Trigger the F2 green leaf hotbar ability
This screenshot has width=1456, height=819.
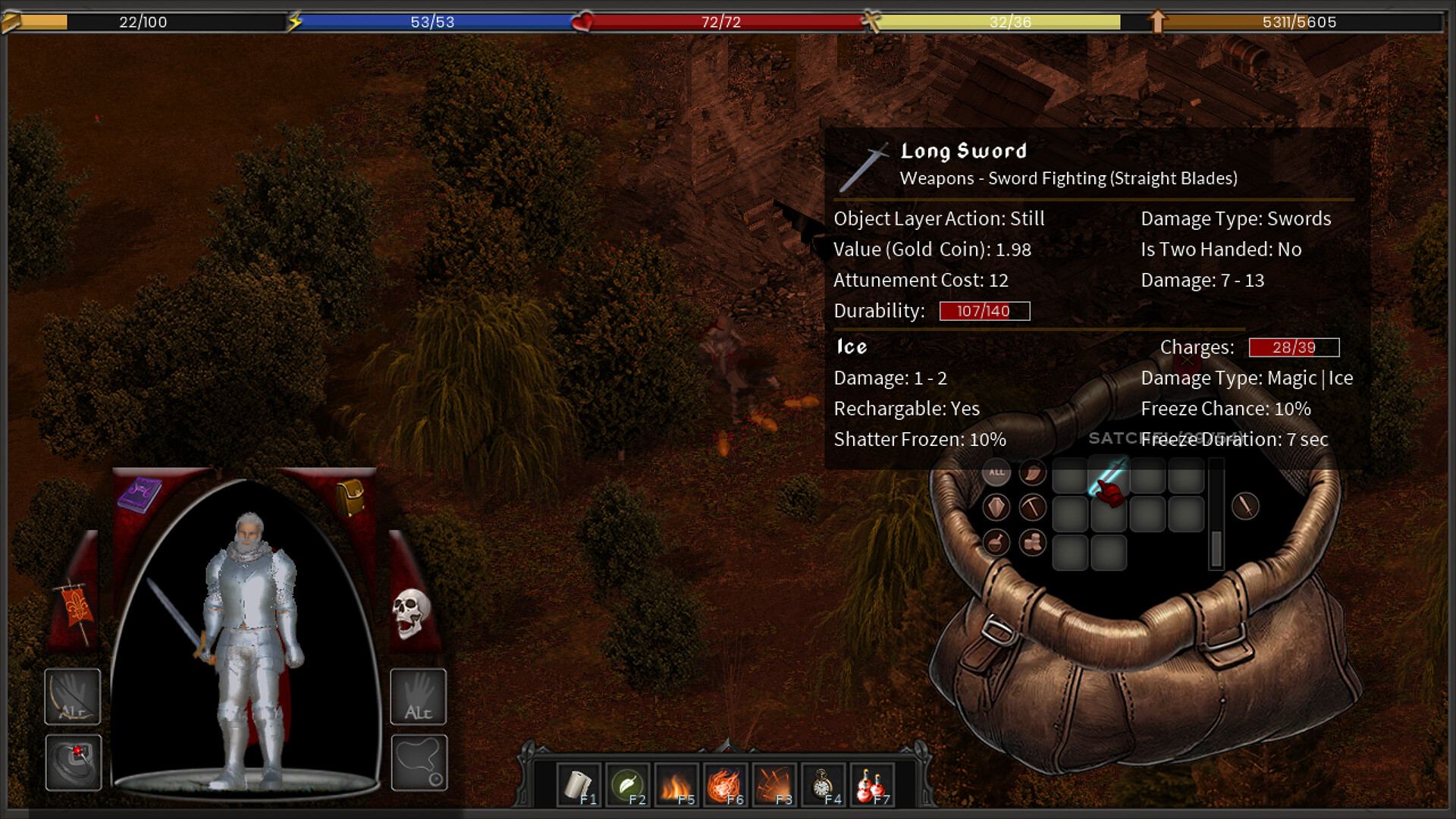pos(629,783)
